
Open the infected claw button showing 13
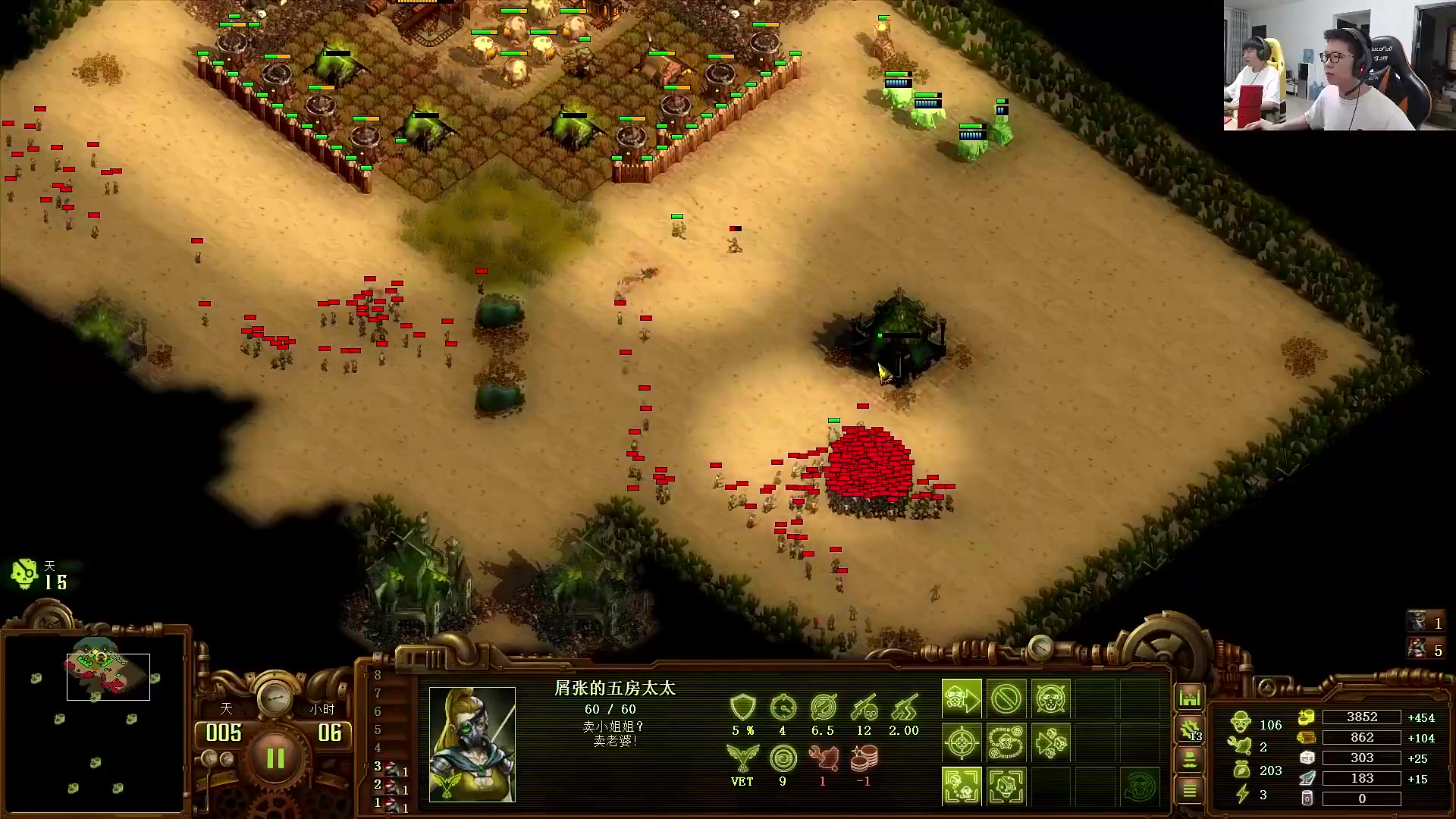1190,730
